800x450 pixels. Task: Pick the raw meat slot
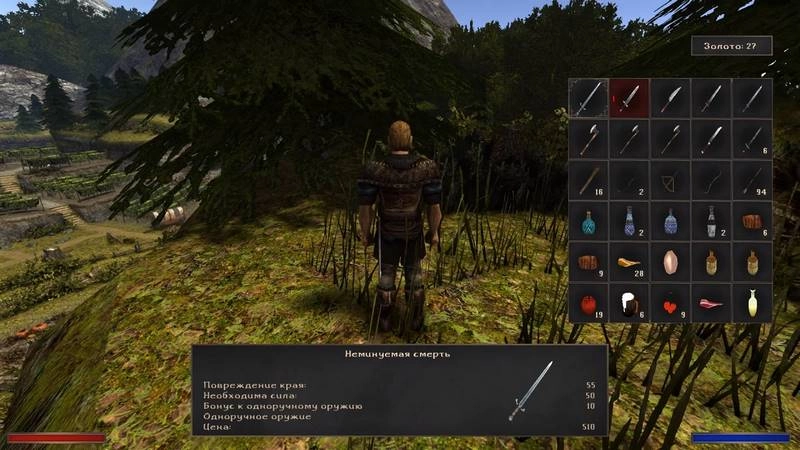click(x=711, y=302)
